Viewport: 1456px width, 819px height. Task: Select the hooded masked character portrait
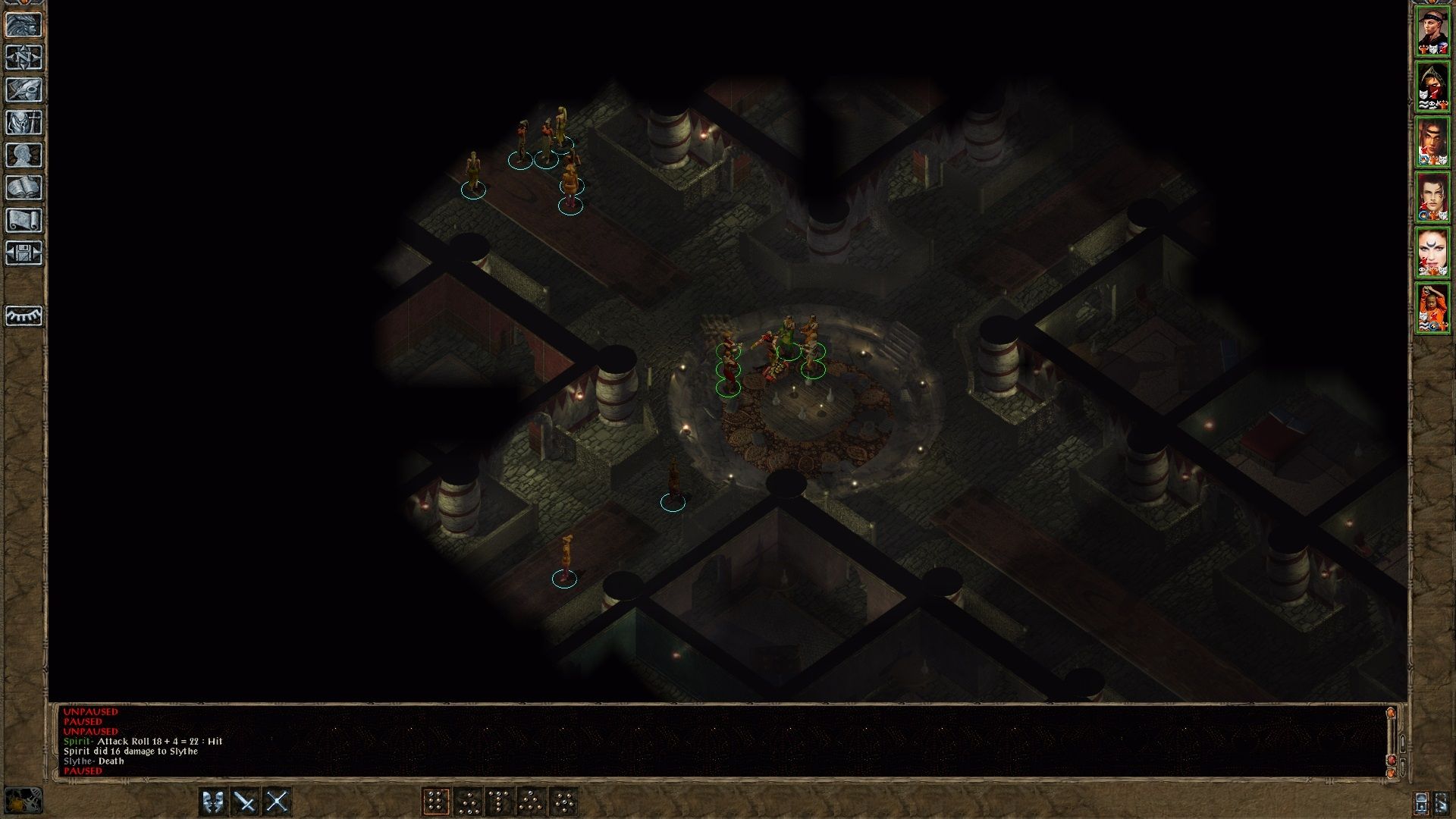pyautogui.click(x=1432, y=86)
